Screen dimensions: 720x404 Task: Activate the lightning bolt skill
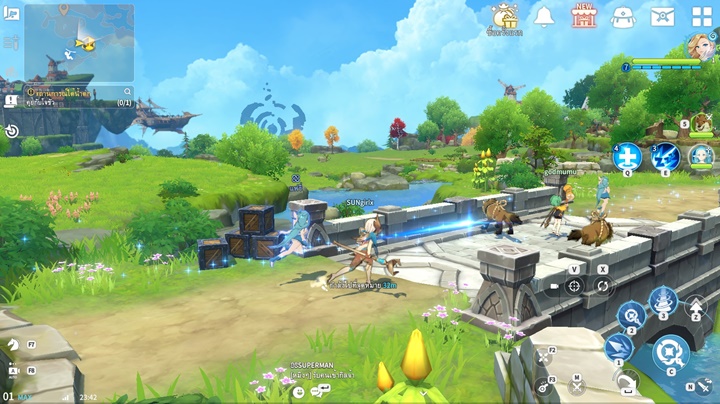665,157
